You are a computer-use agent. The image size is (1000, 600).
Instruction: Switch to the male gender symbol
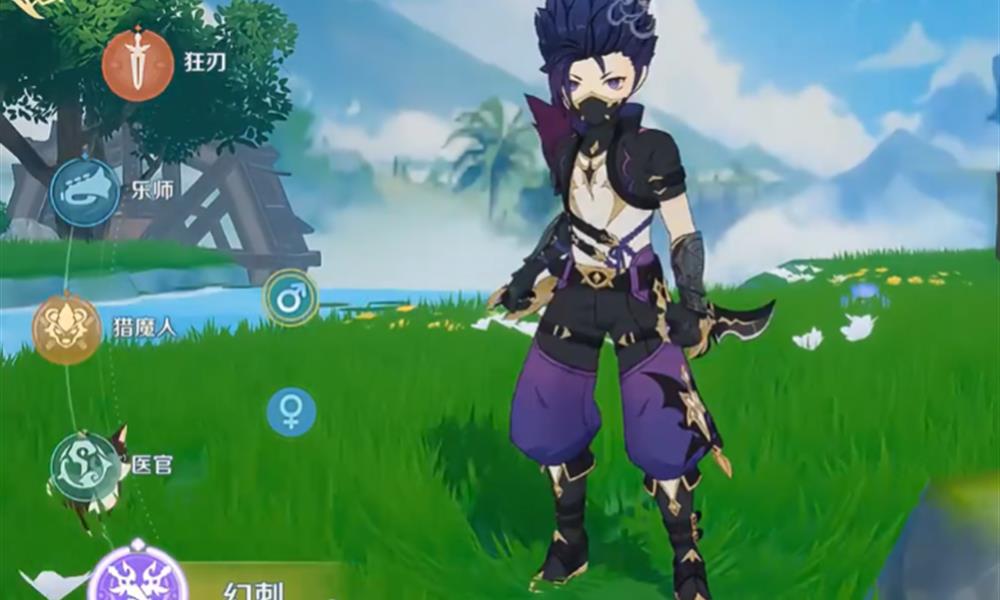coord(290,298)
